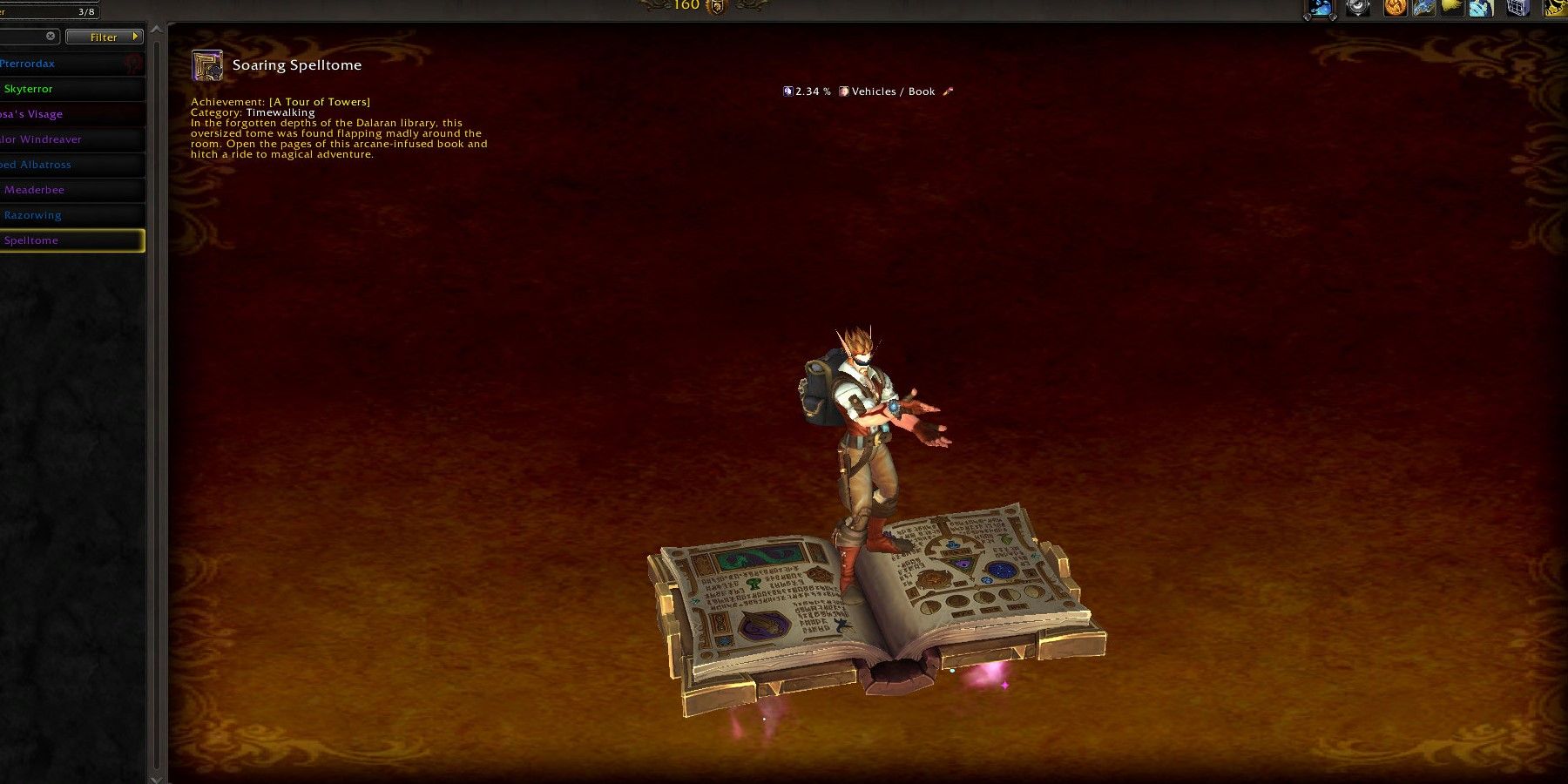Open the Filter dropdown menu
This screenshot has height=784, width=1568.
pyautogui.click(x=103, y=37)
